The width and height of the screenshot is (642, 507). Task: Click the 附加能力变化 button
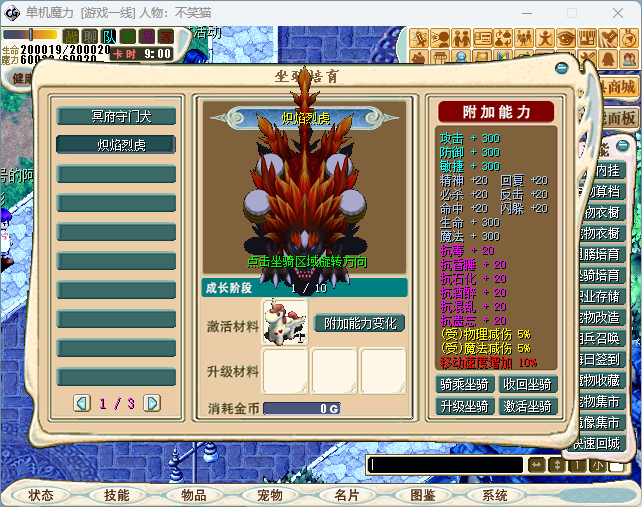coord(360,323)
